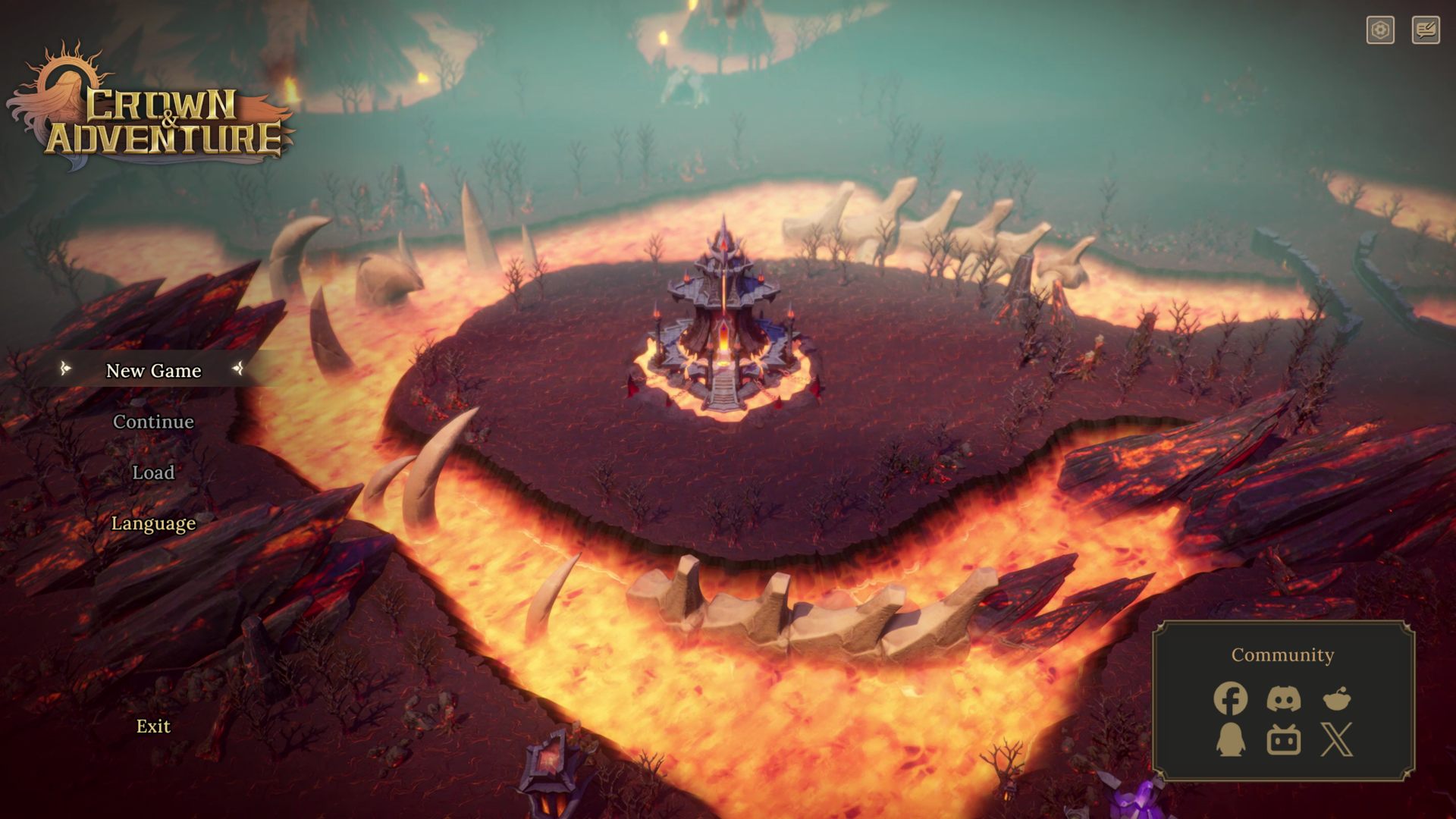Open settings via the gear icon

coord(1380,30)
